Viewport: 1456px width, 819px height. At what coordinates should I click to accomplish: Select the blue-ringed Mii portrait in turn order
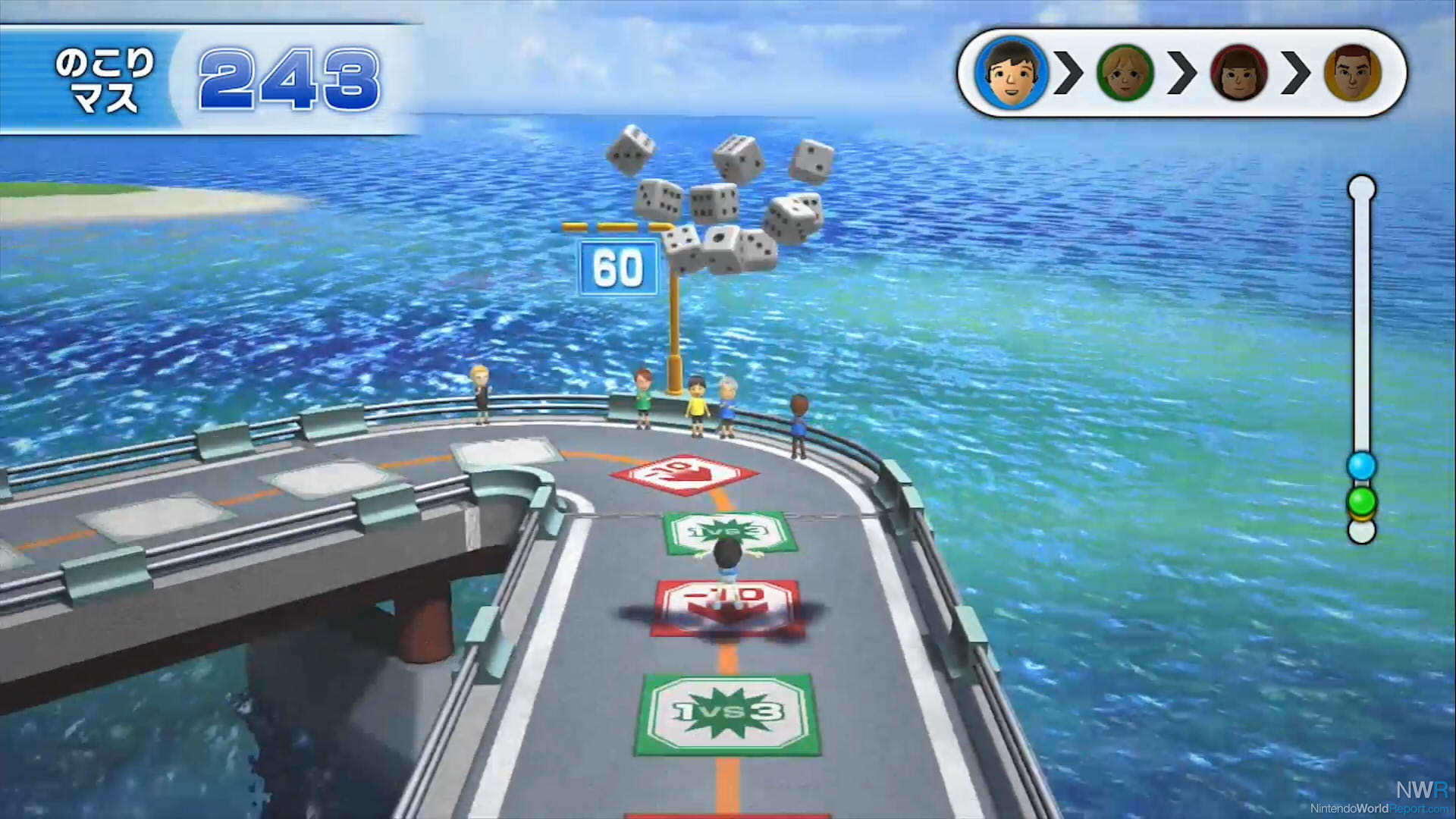point(1011,73)
